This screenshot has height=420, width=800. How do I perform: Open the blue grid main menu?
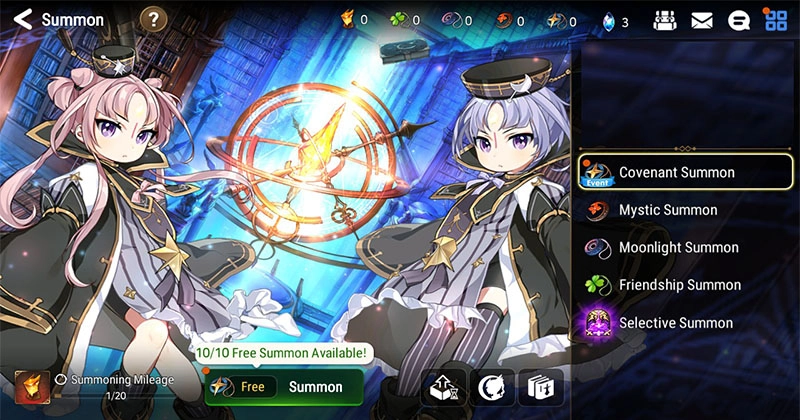coord(775,20)
